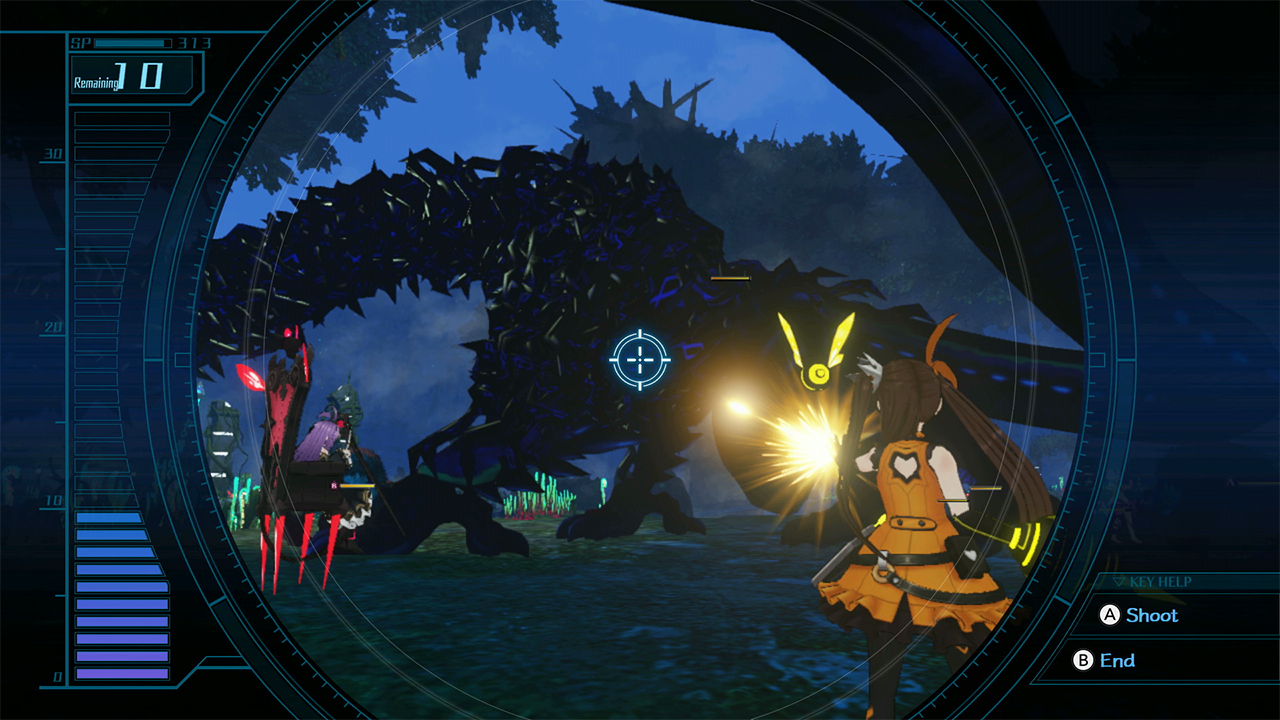This screenshot has height=720, width=1280.
Task: Select the A button icon beside Shoot
Action: tap(1110, 615)
